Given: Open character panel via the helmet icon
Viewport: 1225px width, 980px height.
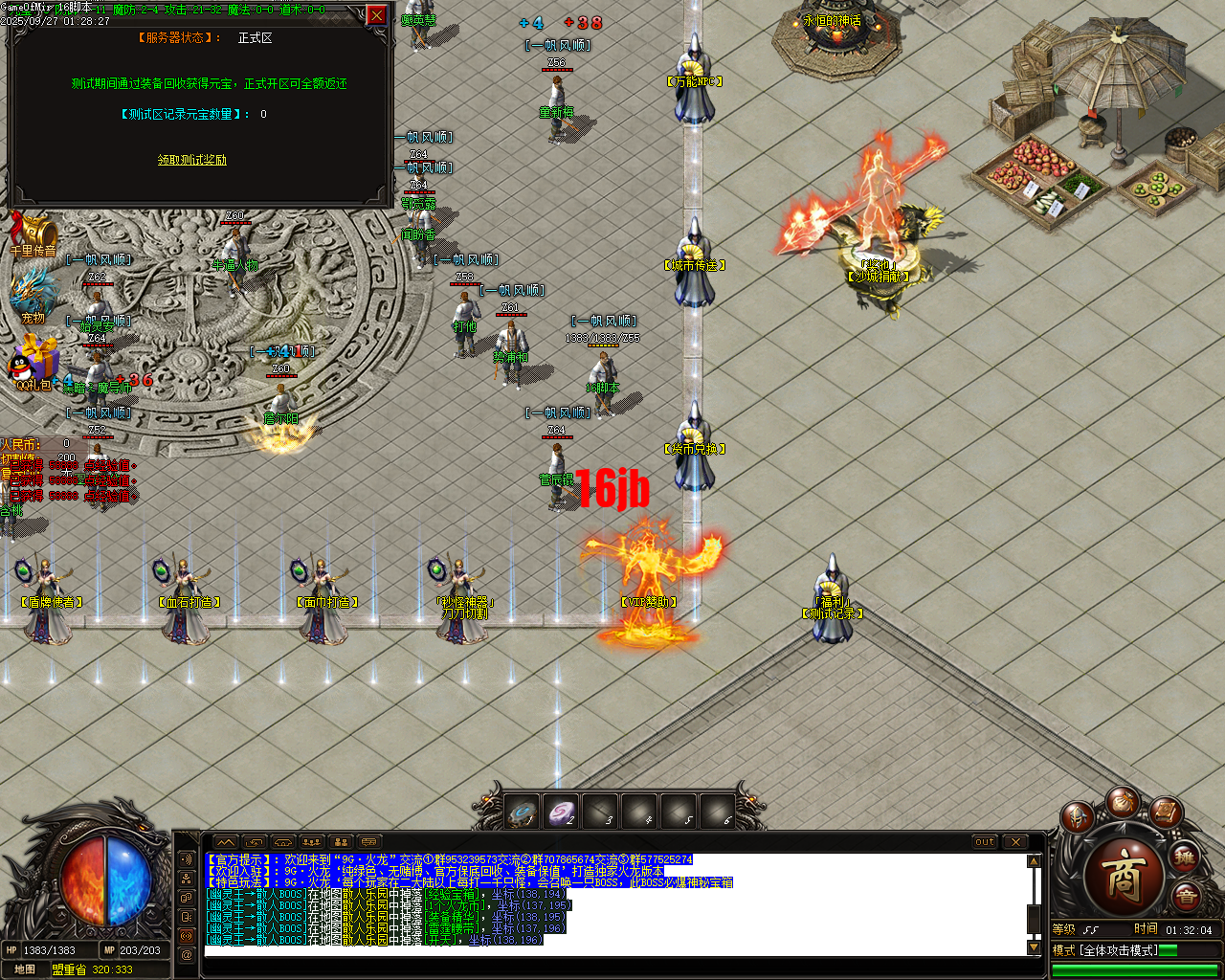Looking at the screenshot, I should pyautogui.click(x=1078, y=818).
